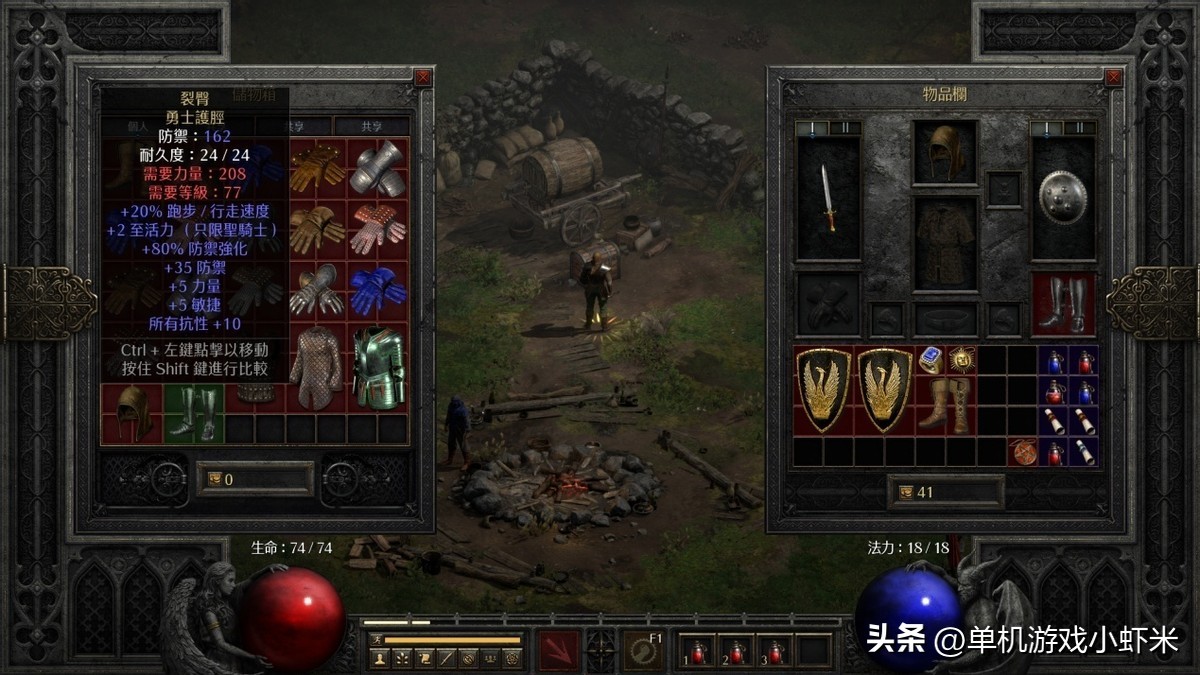
Task: Close the inventory panel
Action: [1113, 77]
